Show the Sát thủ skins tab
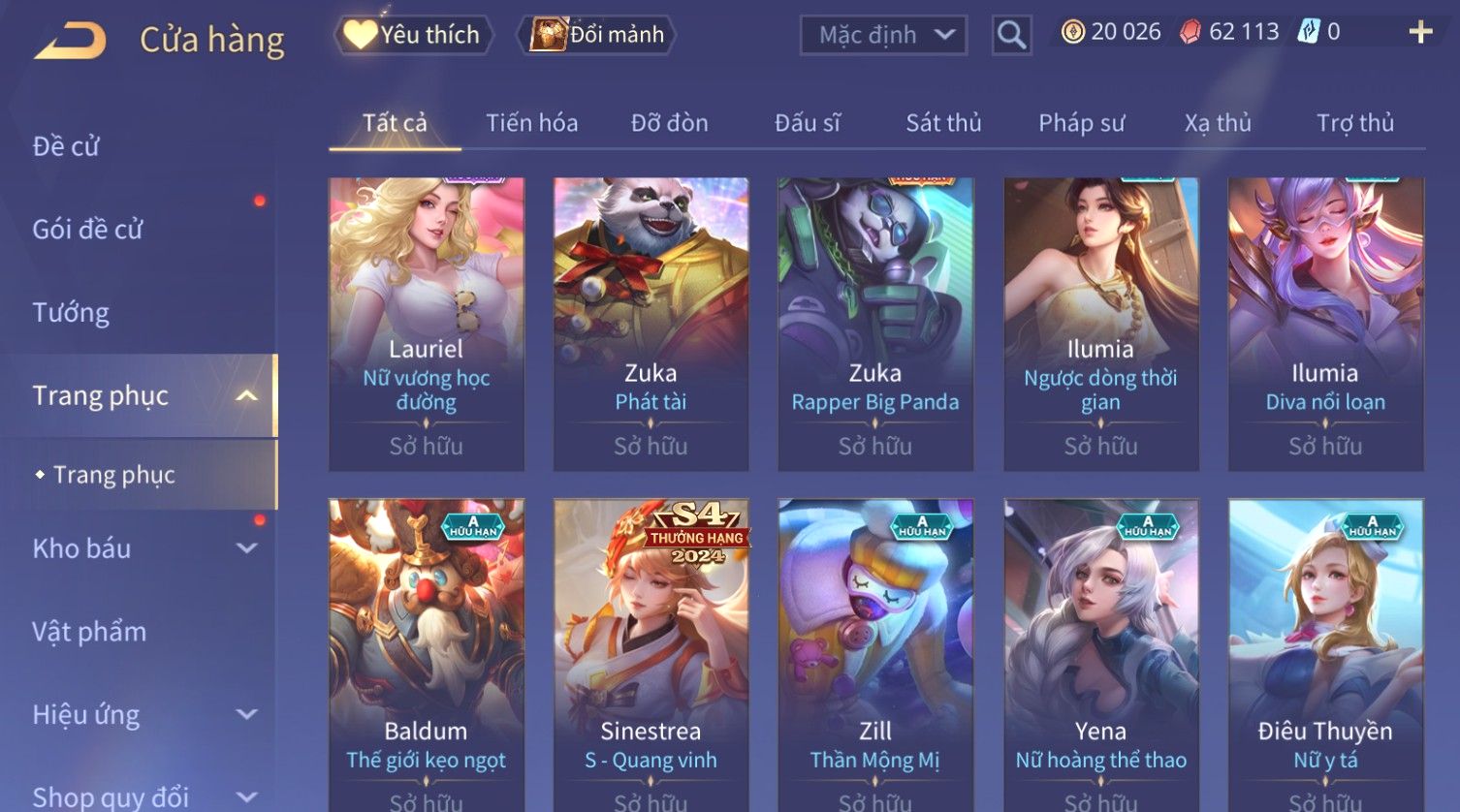The image size is (1460, 812). pyautogui.click(x=943, y=123)
